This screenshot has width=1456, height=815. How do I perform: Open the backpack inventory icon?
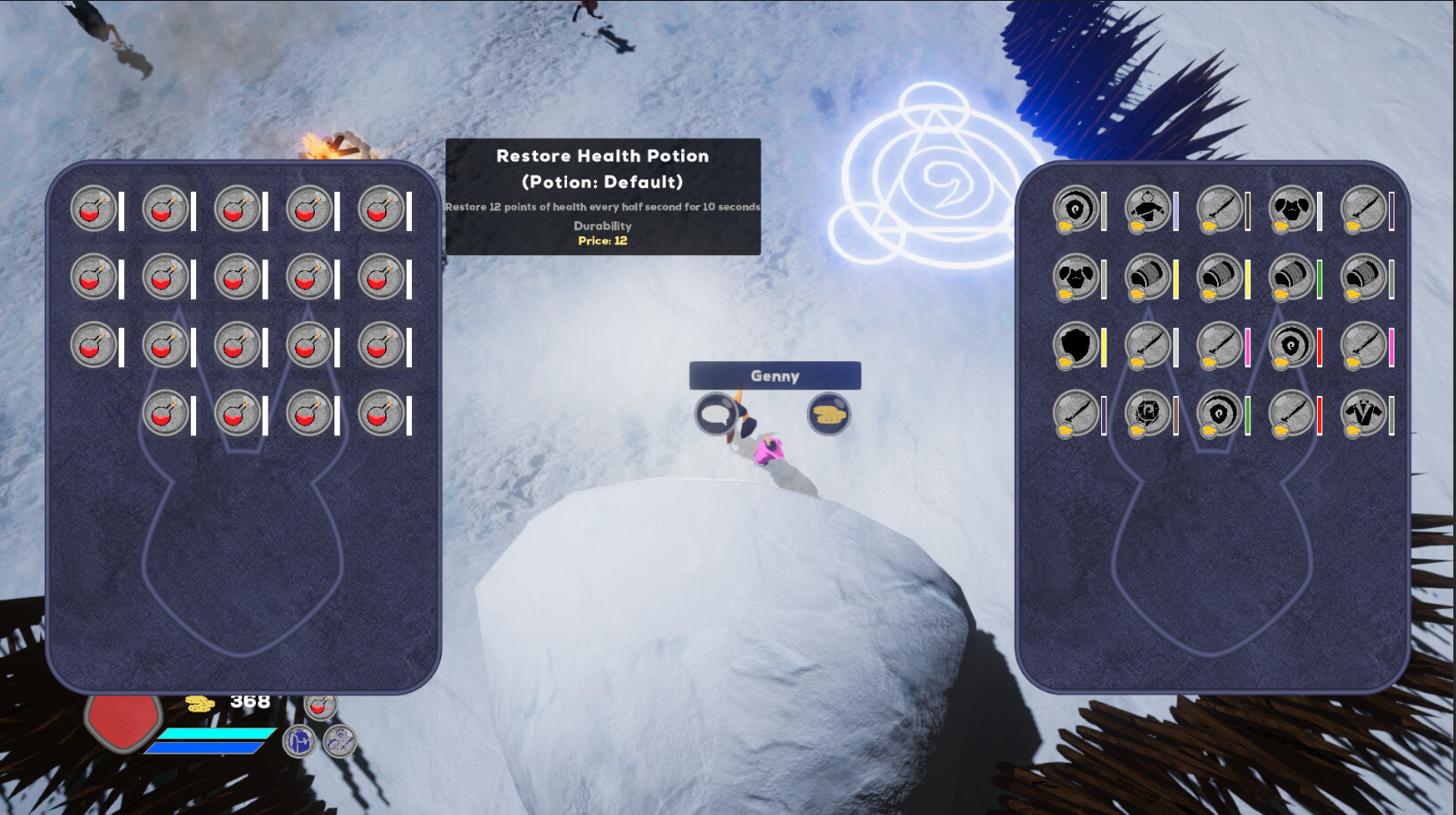pos(300,741)
